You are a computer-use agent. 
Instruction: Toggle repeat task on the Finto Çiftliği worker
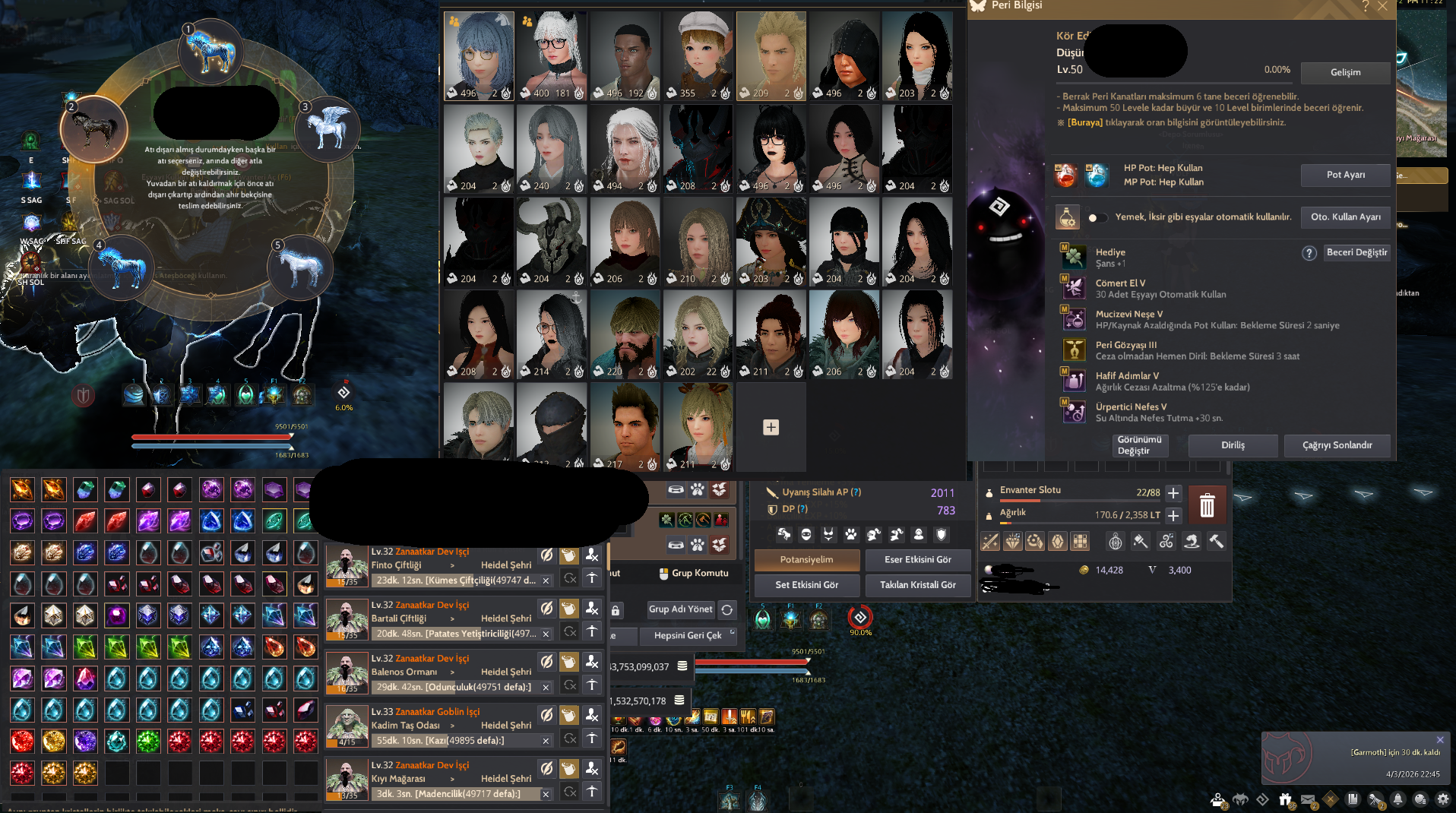(x=570, y=578)
